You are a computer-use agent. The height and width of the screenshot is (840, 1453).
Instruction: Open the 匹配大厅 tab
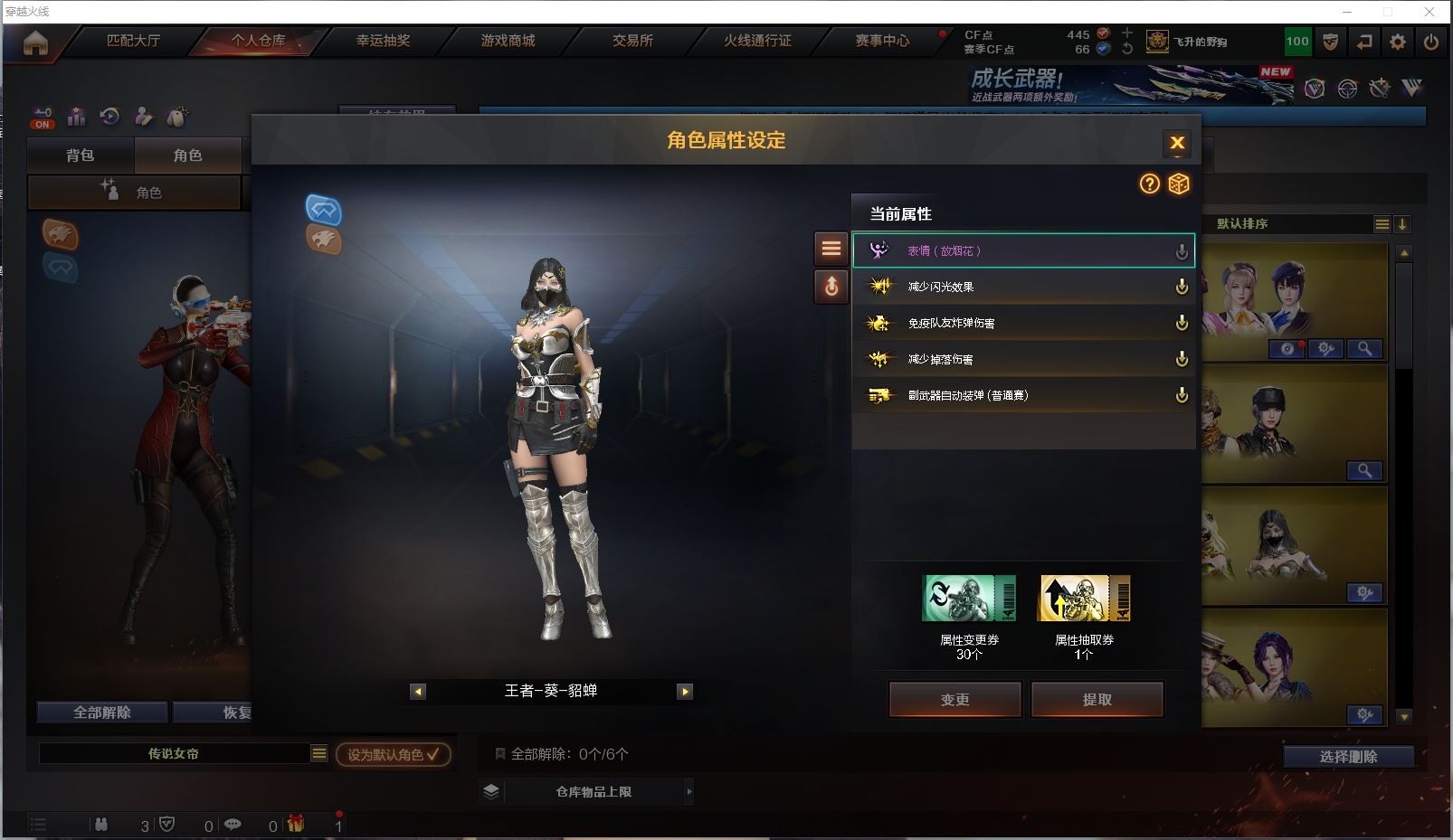click(133, 41)
